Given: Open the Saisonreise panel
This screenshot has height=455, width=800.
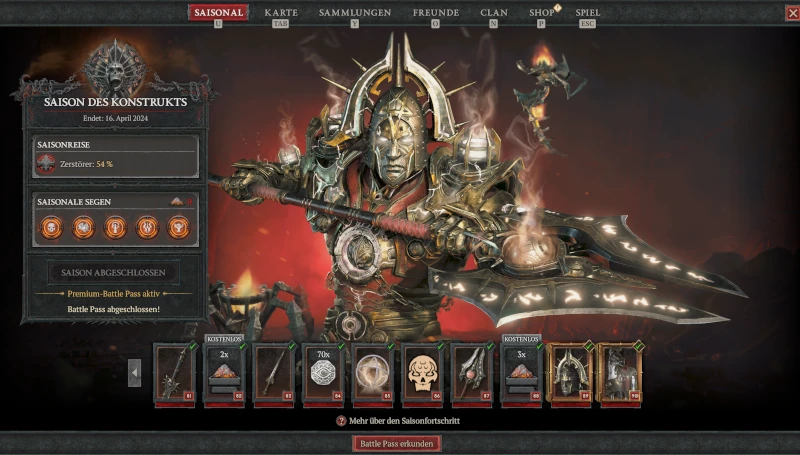Looking at the screenshot, I should coord(116,157).
